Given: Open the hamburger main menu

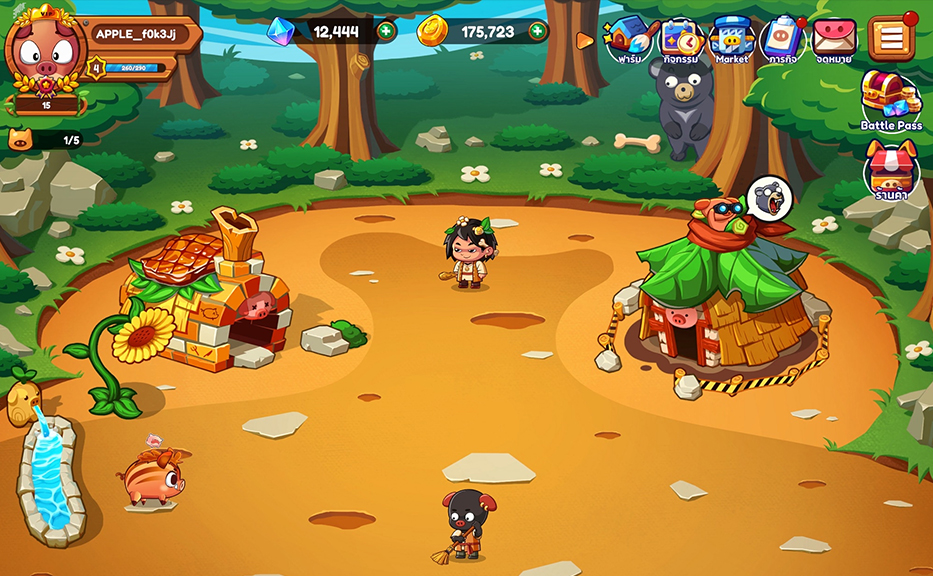Looking at the screenshot, I should (x=890, y=38).
